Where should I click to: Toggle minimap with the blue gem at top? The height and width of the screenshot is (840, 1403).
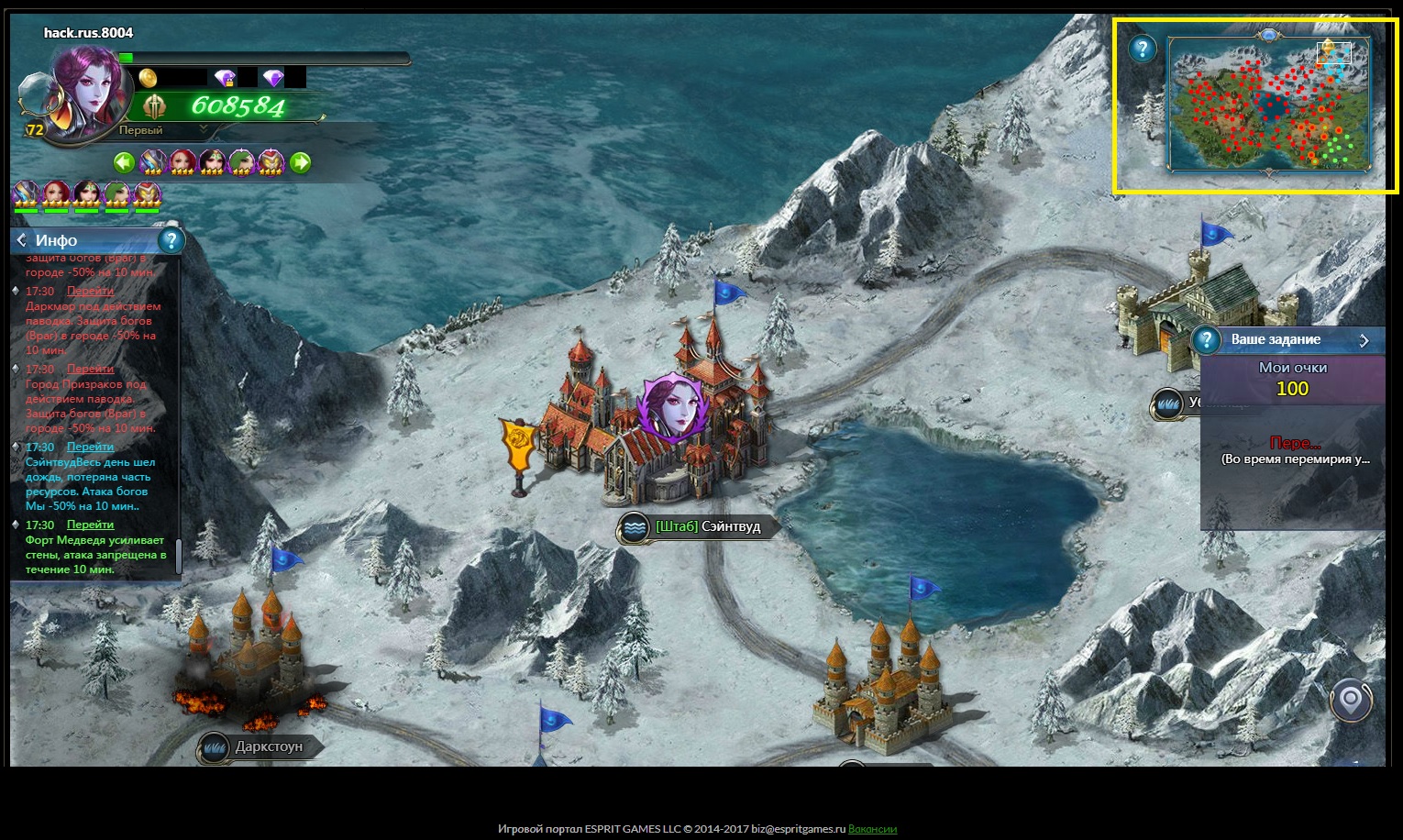tap(1268, 35)
